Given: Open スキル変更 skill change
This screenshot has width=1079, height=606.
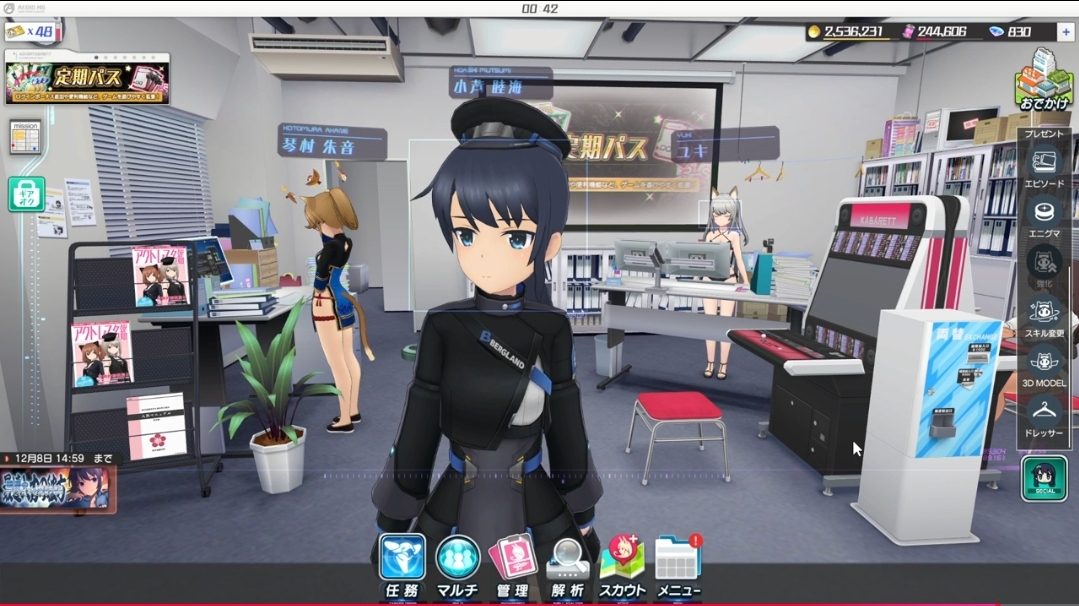Looking at the screenshot, I should tap(1044, 314).
